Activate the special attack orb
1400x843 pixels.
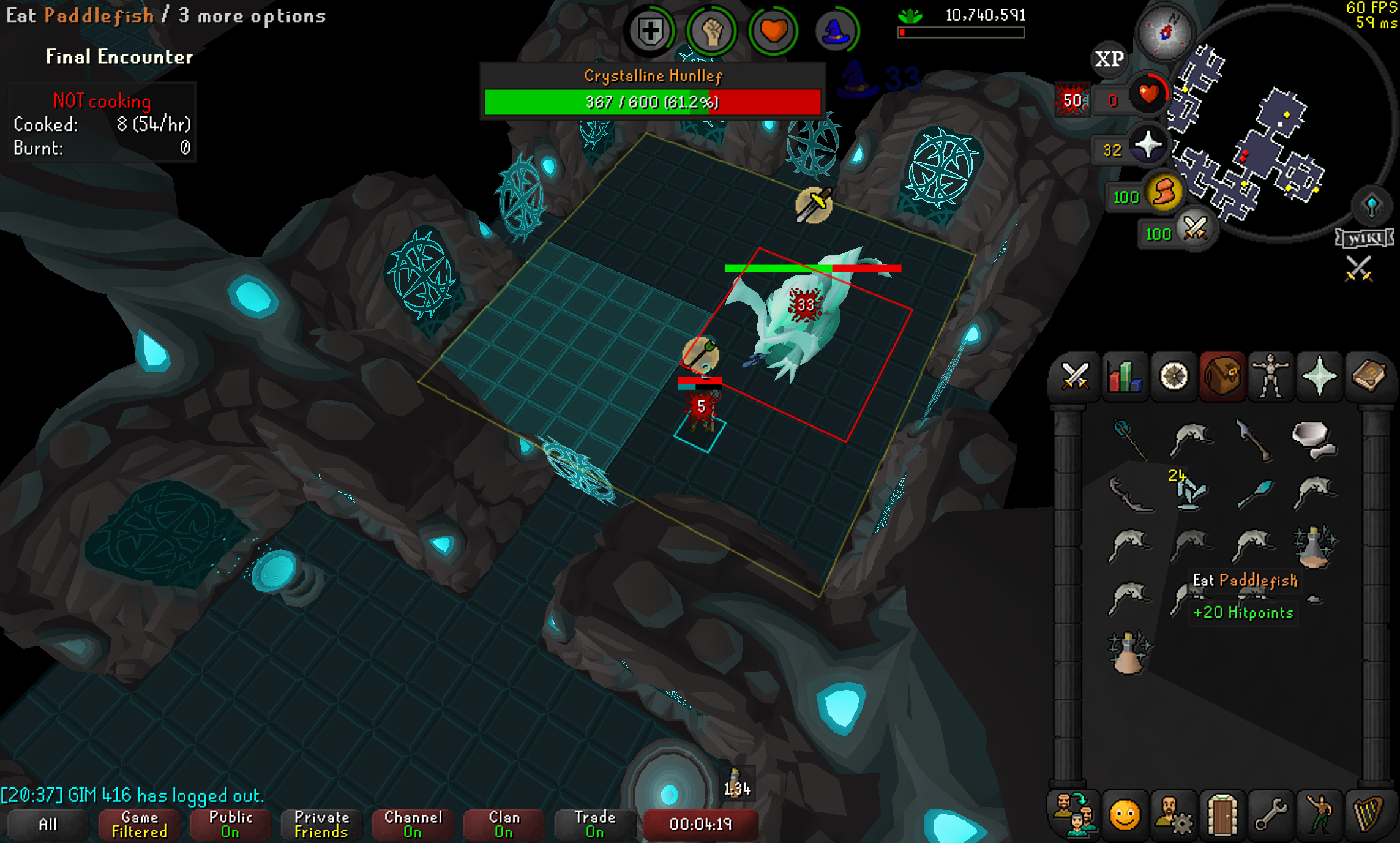click(1194, 230)
